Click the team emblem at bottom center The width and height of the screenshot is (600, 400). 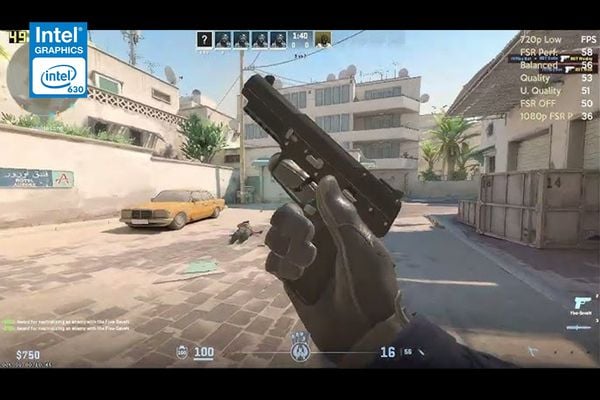[x=299, y=351]
